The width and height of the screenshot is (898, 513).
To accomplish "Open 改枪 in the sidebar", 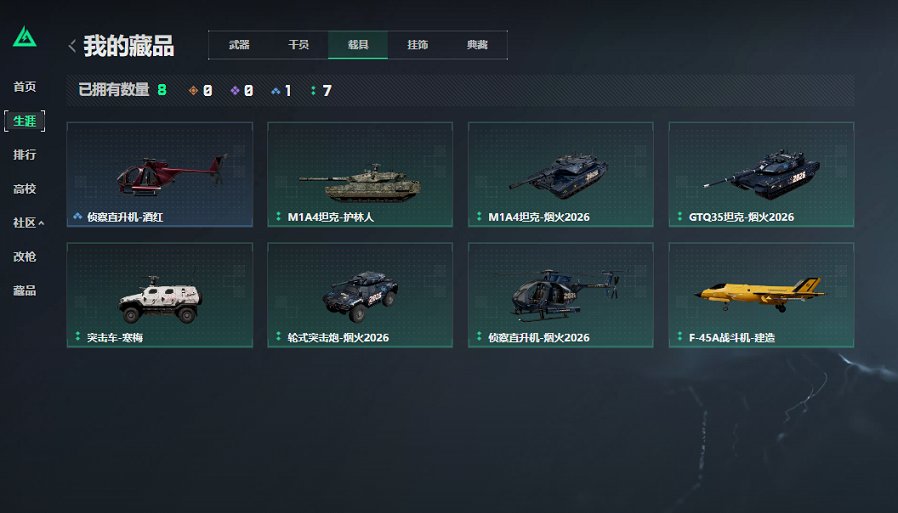I will (25, 257).
